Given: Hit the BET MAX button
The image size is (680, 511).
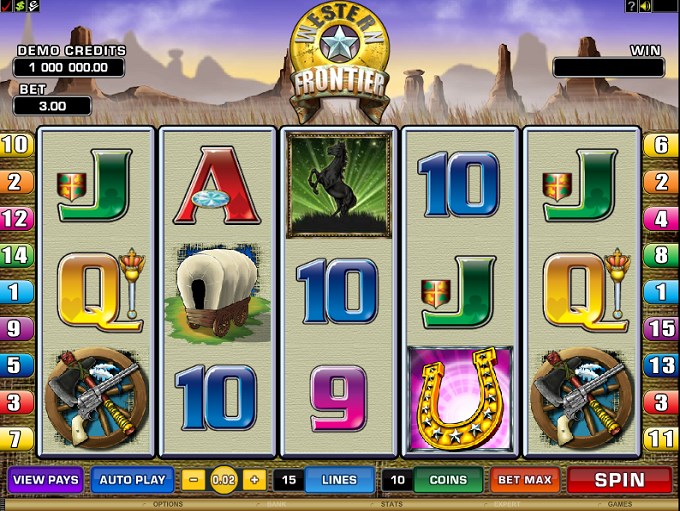Looking at the screenshot, I should click(x=525, y=480).
